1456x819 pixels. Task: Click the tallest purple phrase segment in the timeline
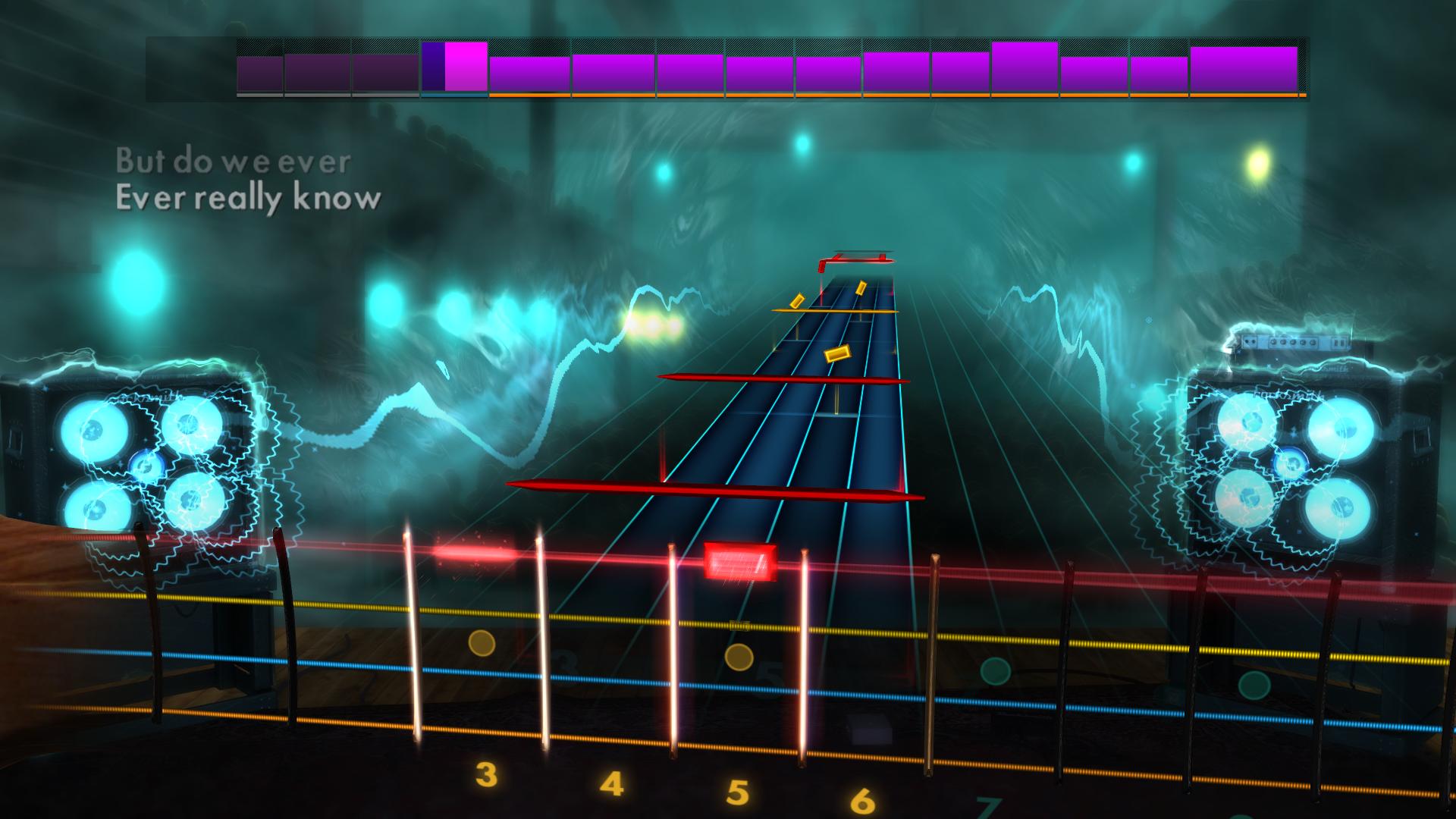1023,67
